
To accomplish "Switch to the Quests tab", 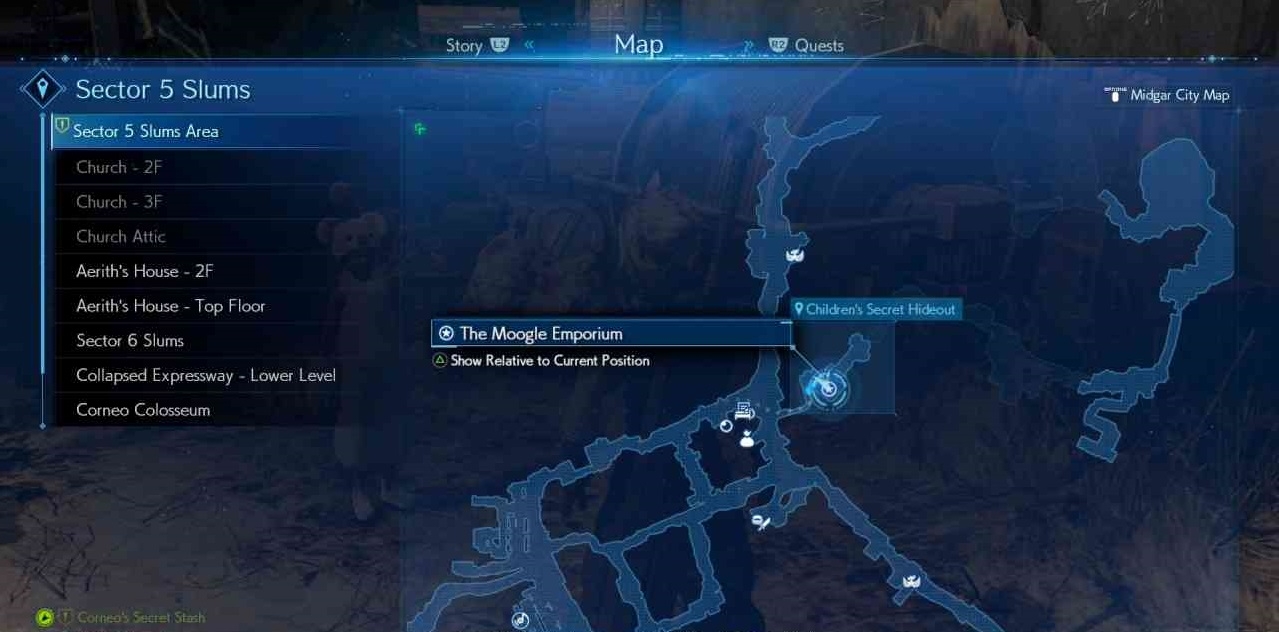I will tap(818, 46).
